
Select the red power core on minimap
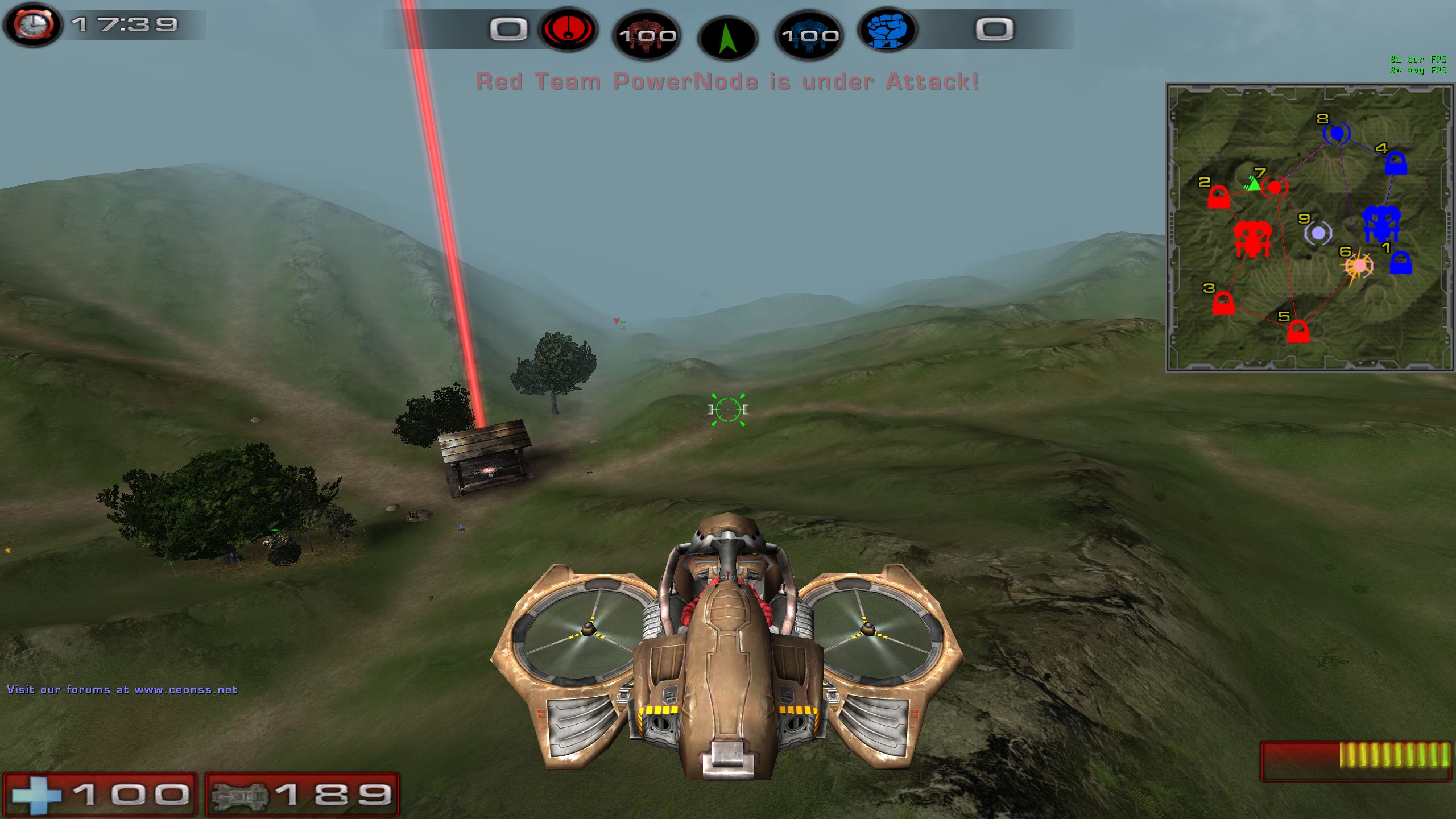[x=1252, y=239]
